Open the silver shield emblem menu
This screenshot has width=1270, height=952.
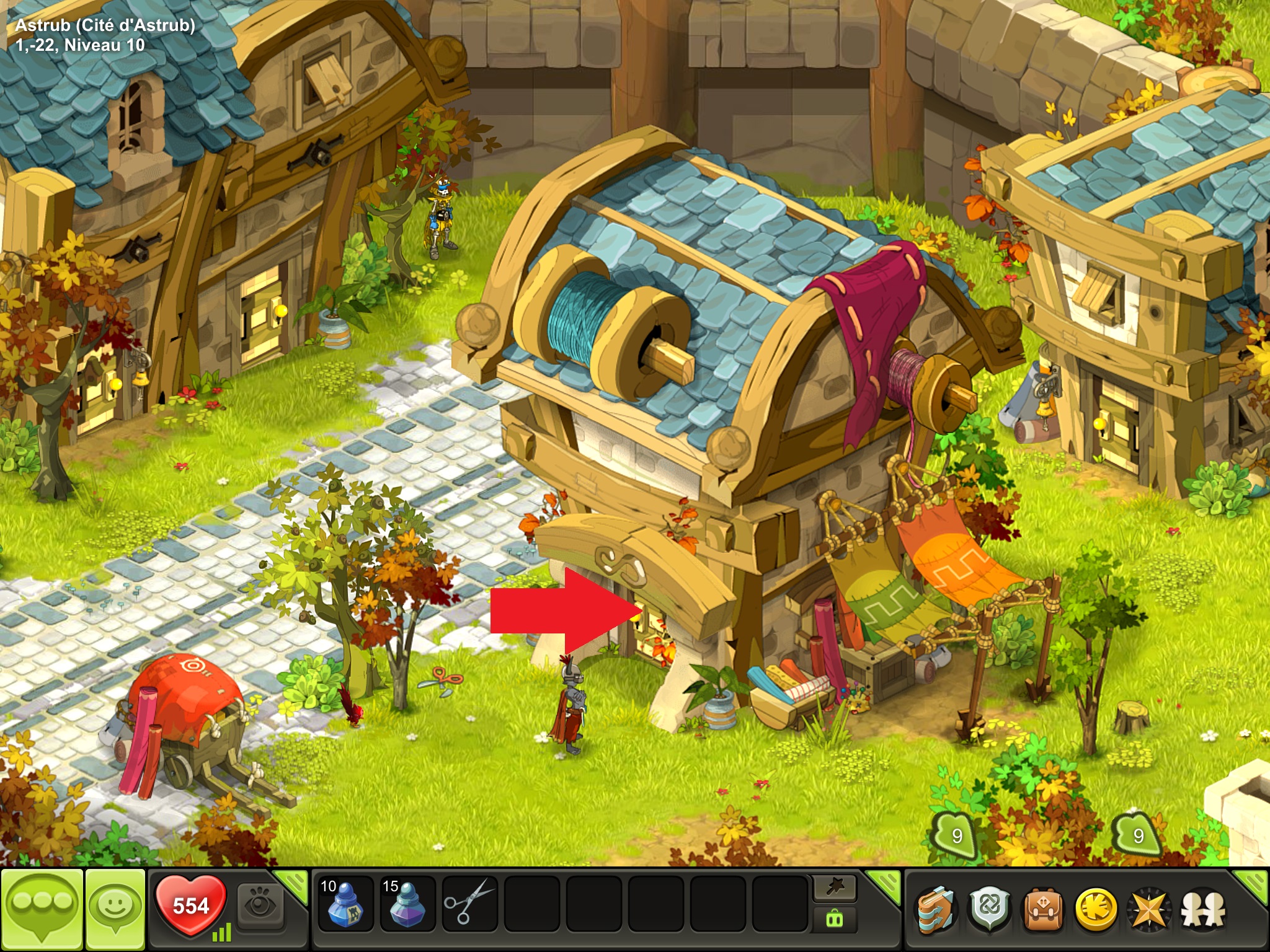990,910
